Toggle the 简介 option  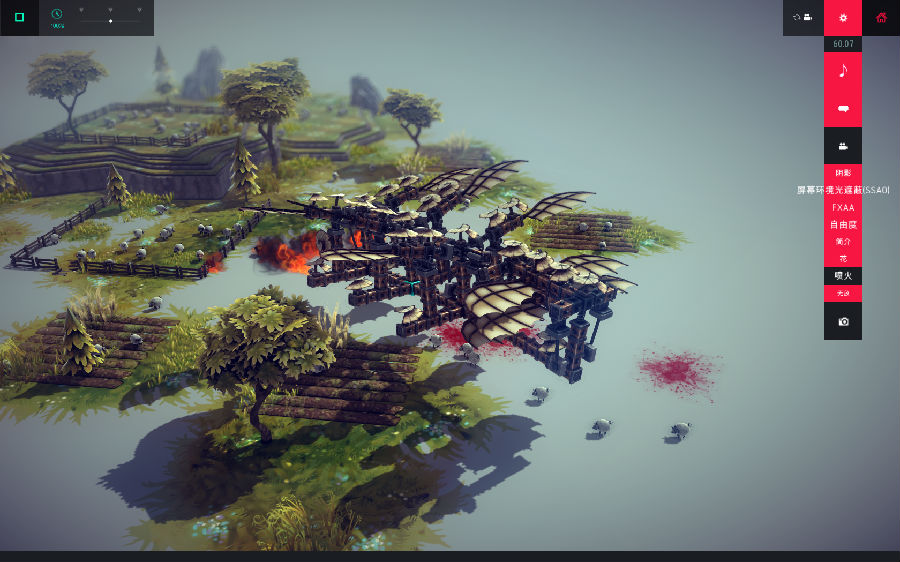[843, 242]
